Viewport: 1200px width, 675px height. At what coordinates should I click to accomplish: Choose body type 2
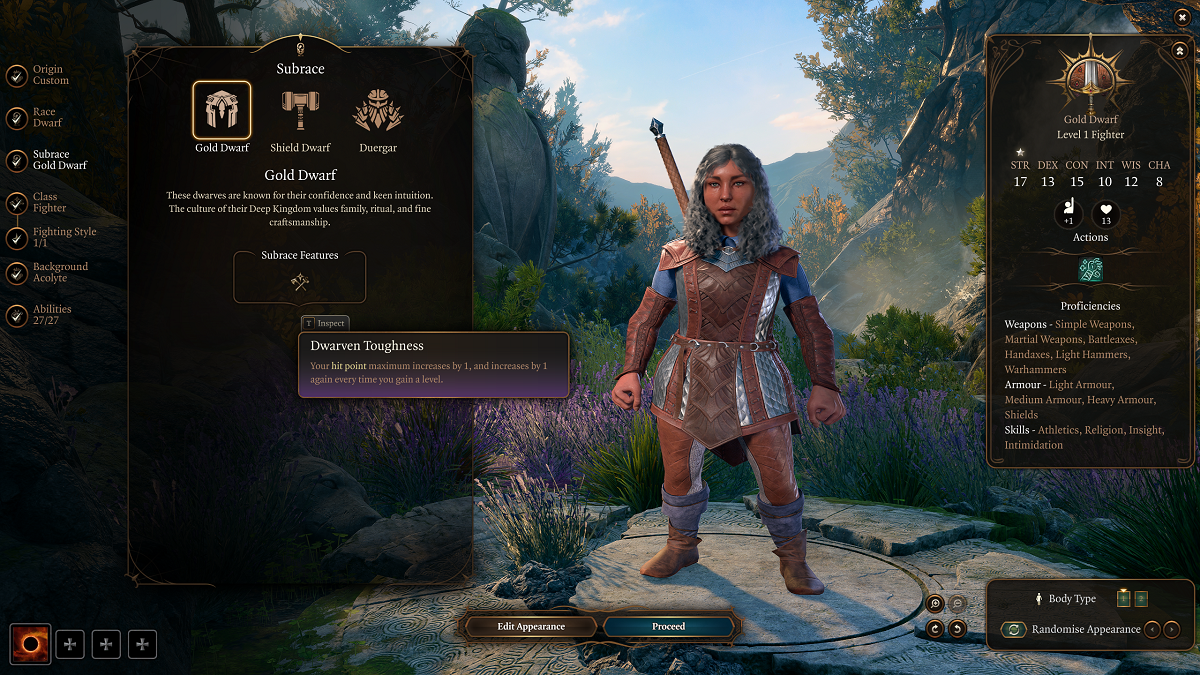[x=1141, y=599]
